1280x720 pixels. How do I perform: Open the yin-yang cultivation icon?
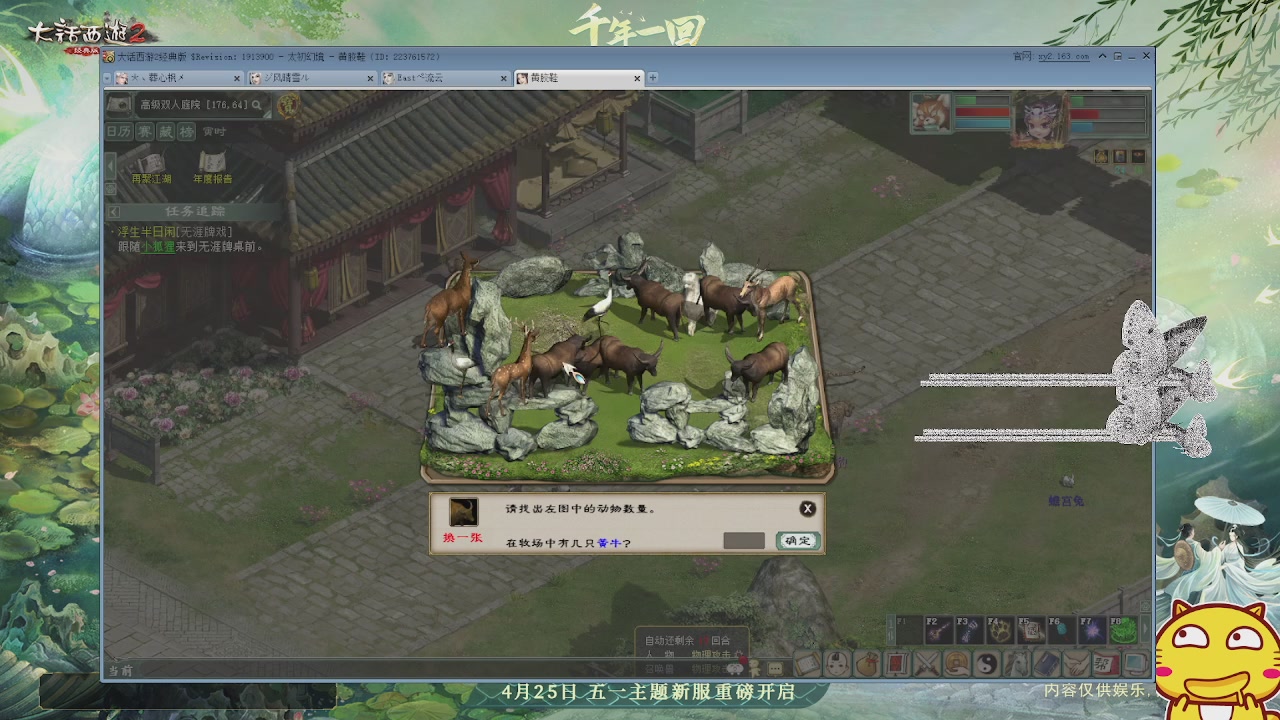coord(989,663)
